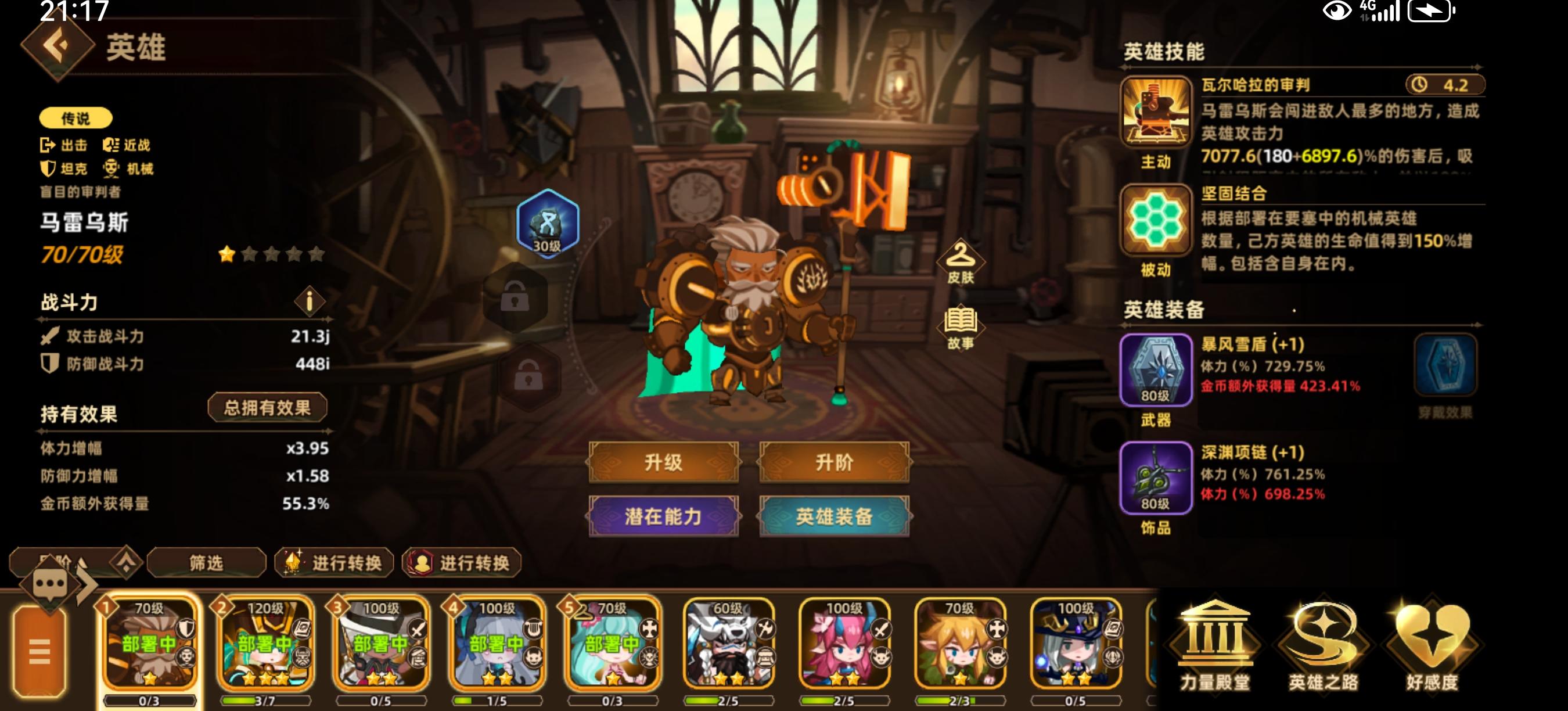This screenshot has height=711, width=1568.
Task: Open the 皮肤 skin menu via hanger icon
Action: [x=962, y=262]
